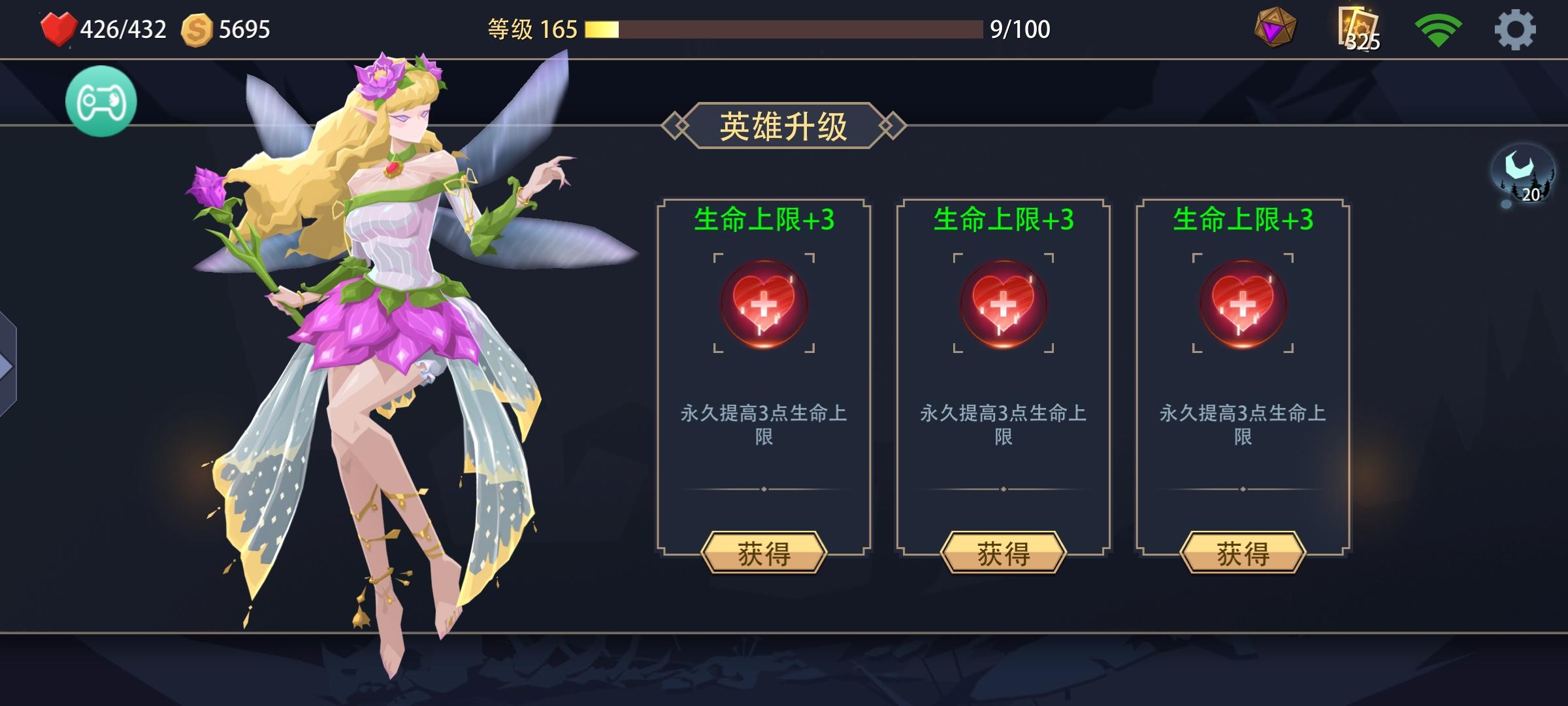Click the heart HP icon showing 426/432

pos(57,27)
